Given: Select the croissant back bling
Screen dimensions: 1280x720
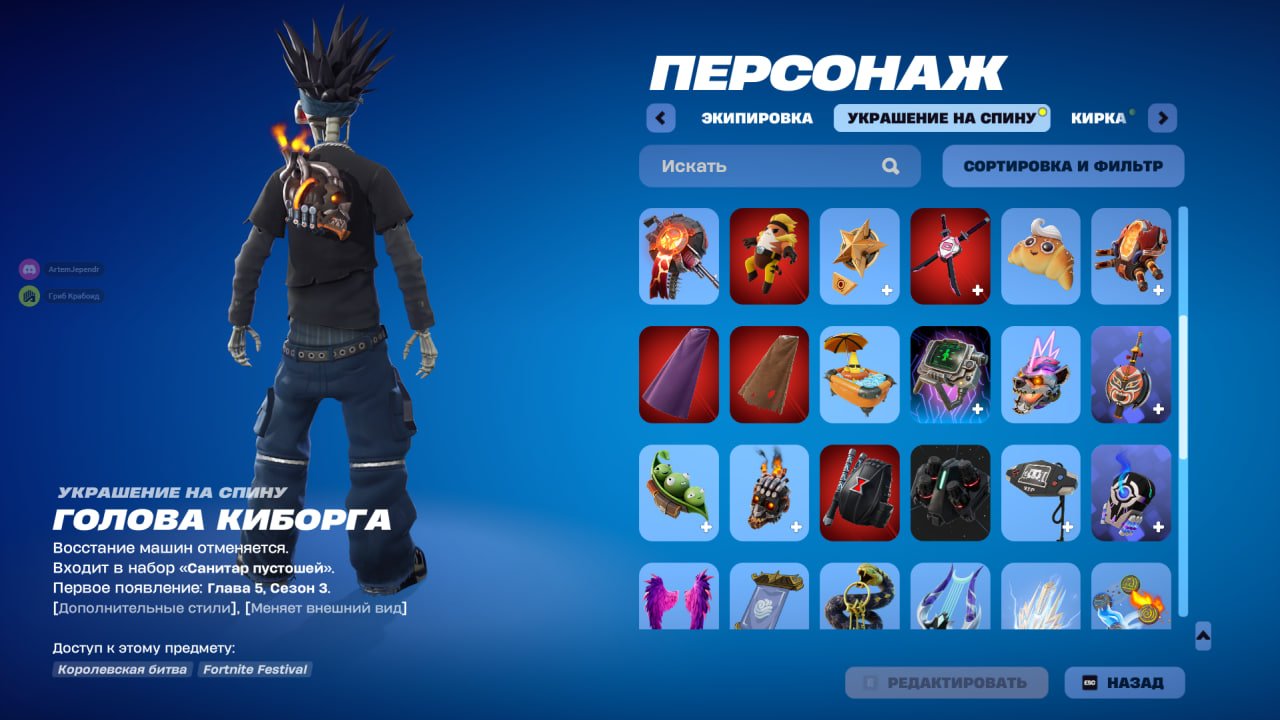Looking at the screenshot, I should click(x=1040, y=256).
